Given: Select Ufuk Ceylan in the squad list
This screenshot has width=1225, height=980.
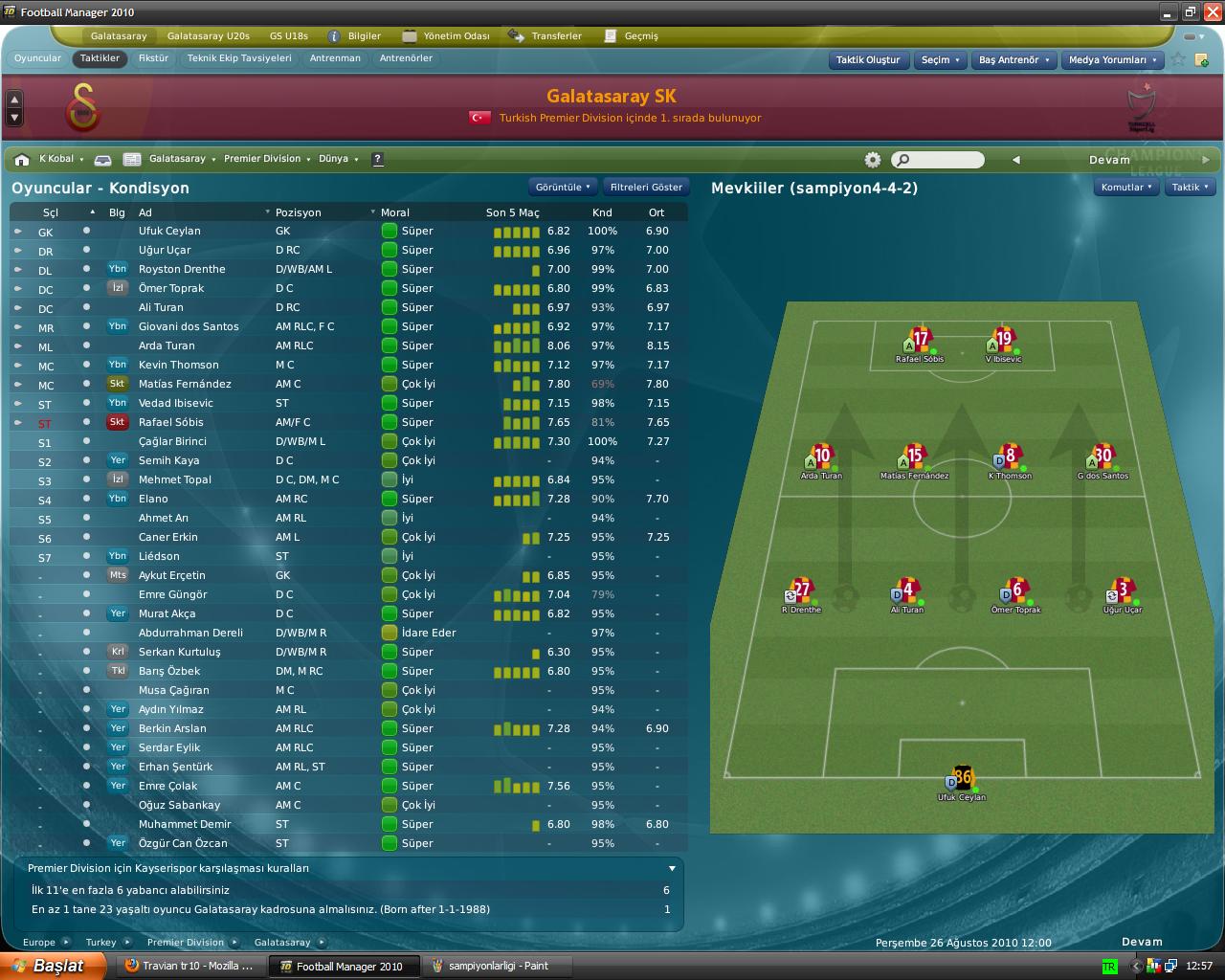Looking at the screenshot, I should [169, 231].
